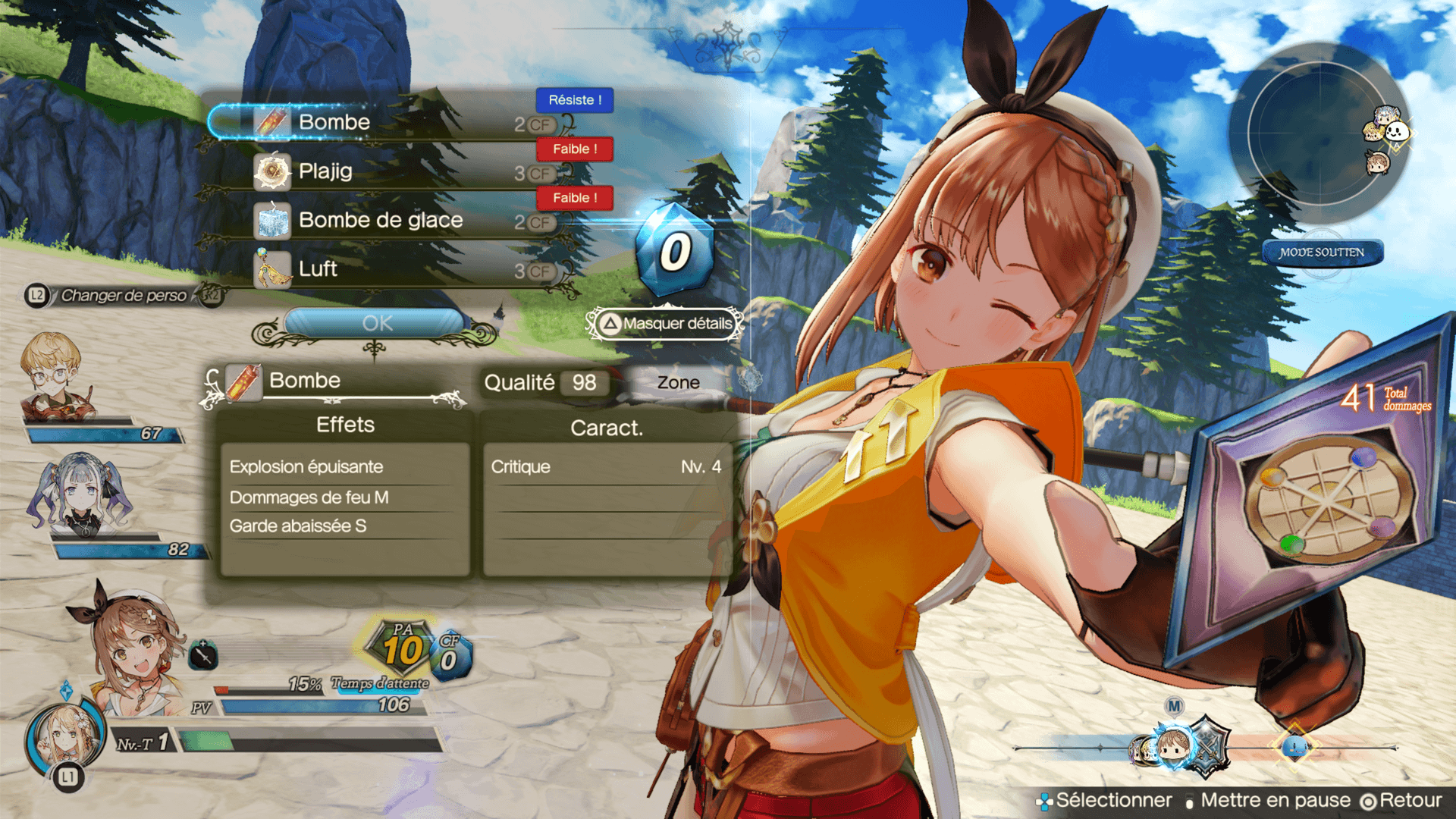The height and width of the screenshot is (819, 1456).
Task: Pick the Luft item entry
Action: 318,269
